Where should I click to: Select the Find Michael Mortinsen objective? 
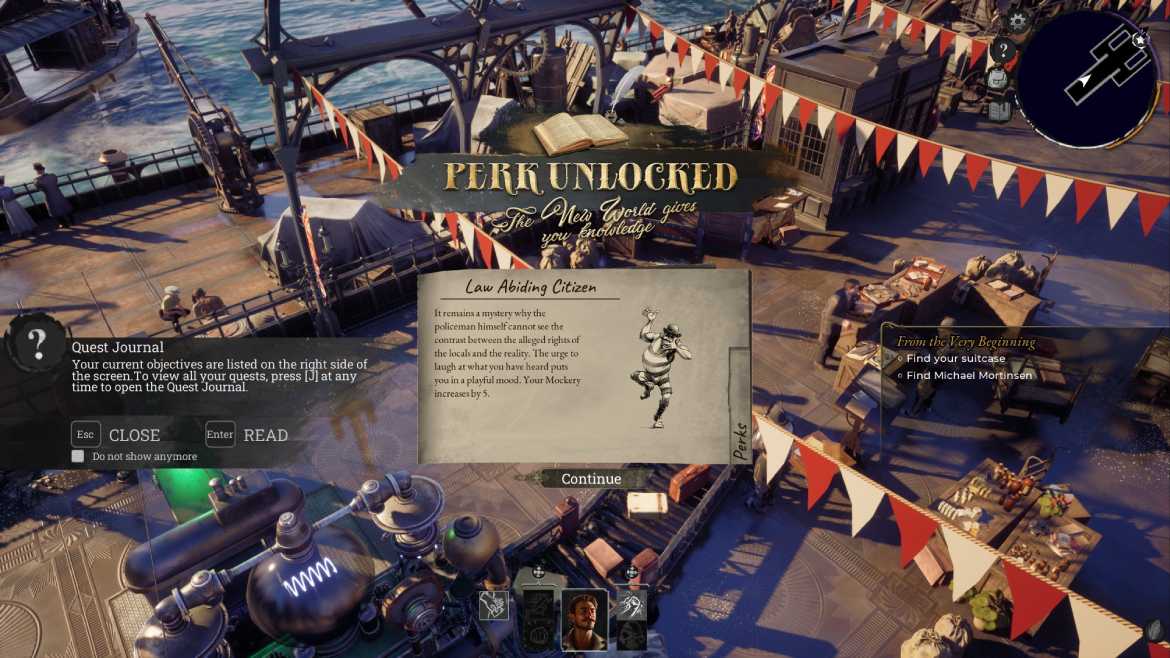[969, 376]
